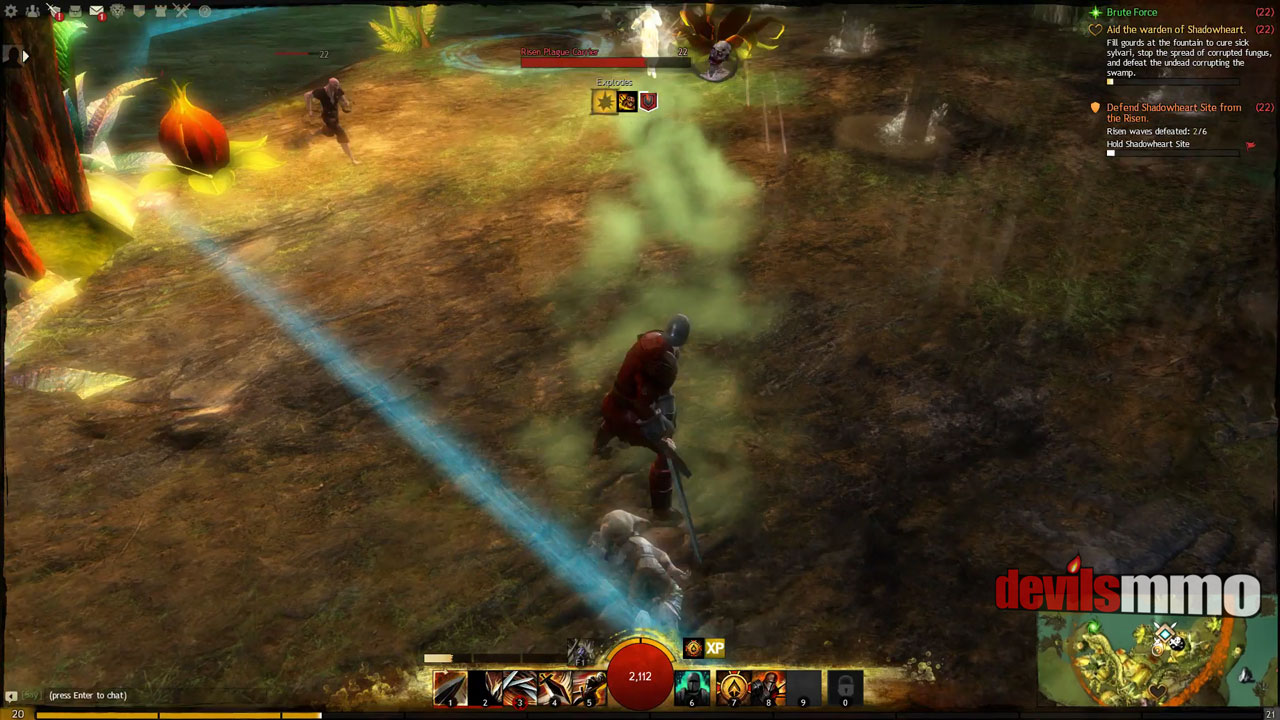
Task: Use weapon skill 3 with the slashing blades
Action: (x=519, y=688)
